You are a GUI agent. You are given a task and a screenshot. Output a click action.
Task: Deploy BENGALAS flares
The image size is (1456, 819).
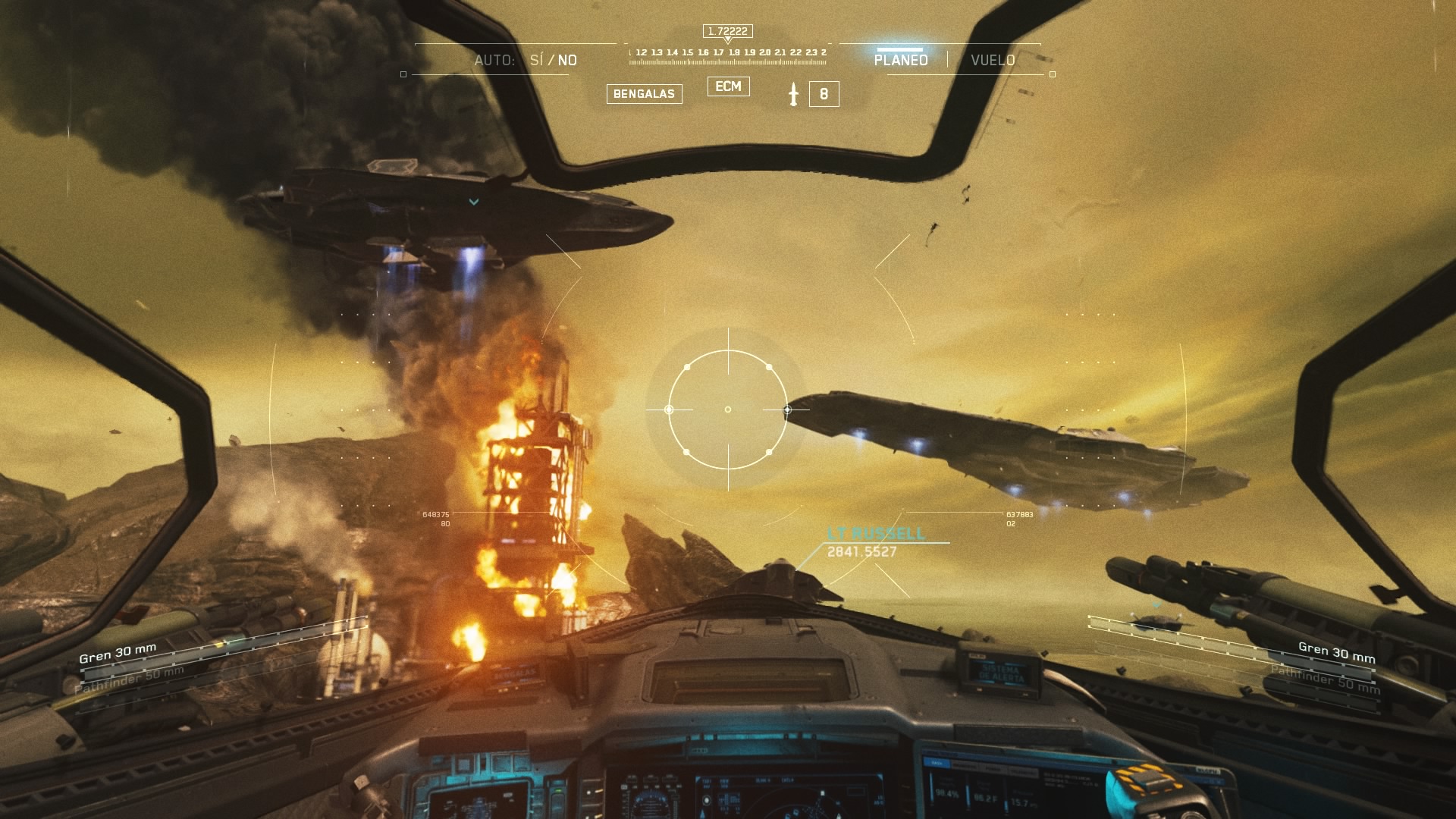coord(644,94)
